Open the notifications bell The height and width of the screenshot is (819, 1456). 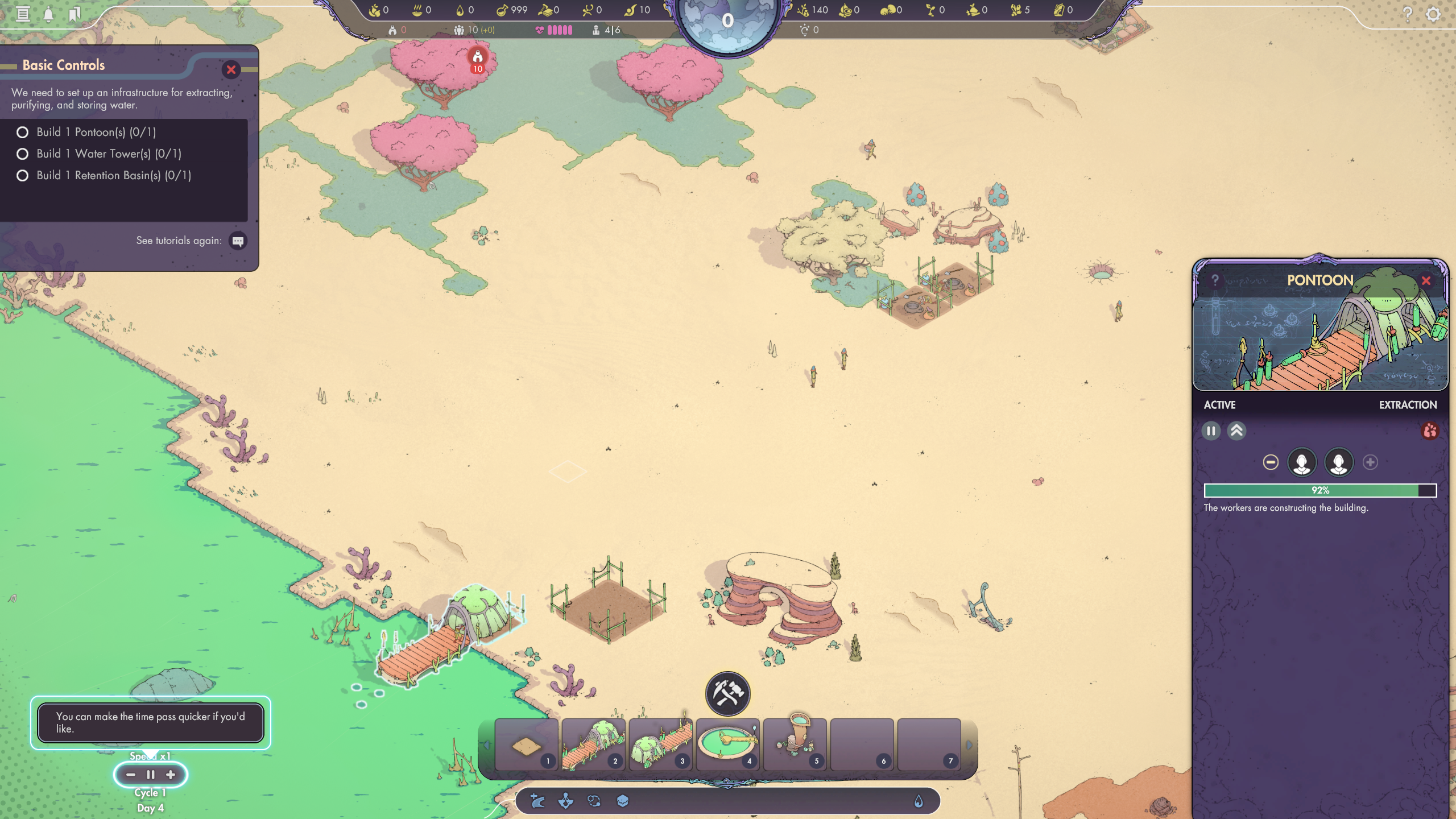[49, 14]
